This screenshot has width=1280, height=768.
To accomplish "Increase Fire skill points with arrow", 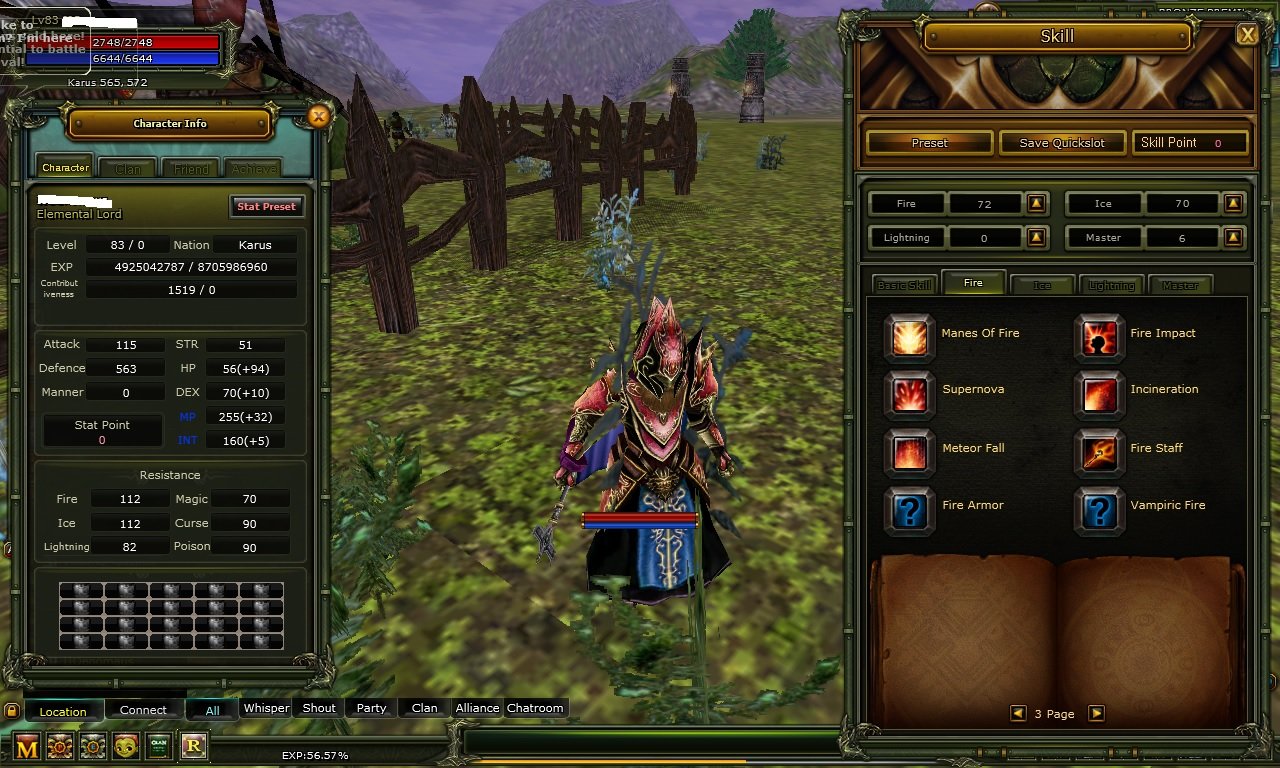I will coord(1036,204).
